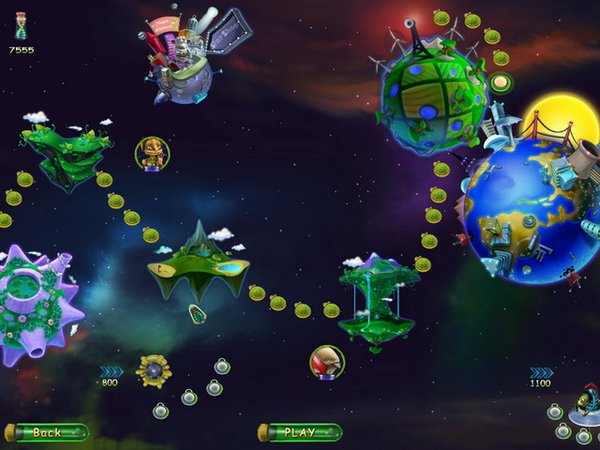Click the blue arrows above 1100
Screen dimensions: 600x450
pos(541,372)
